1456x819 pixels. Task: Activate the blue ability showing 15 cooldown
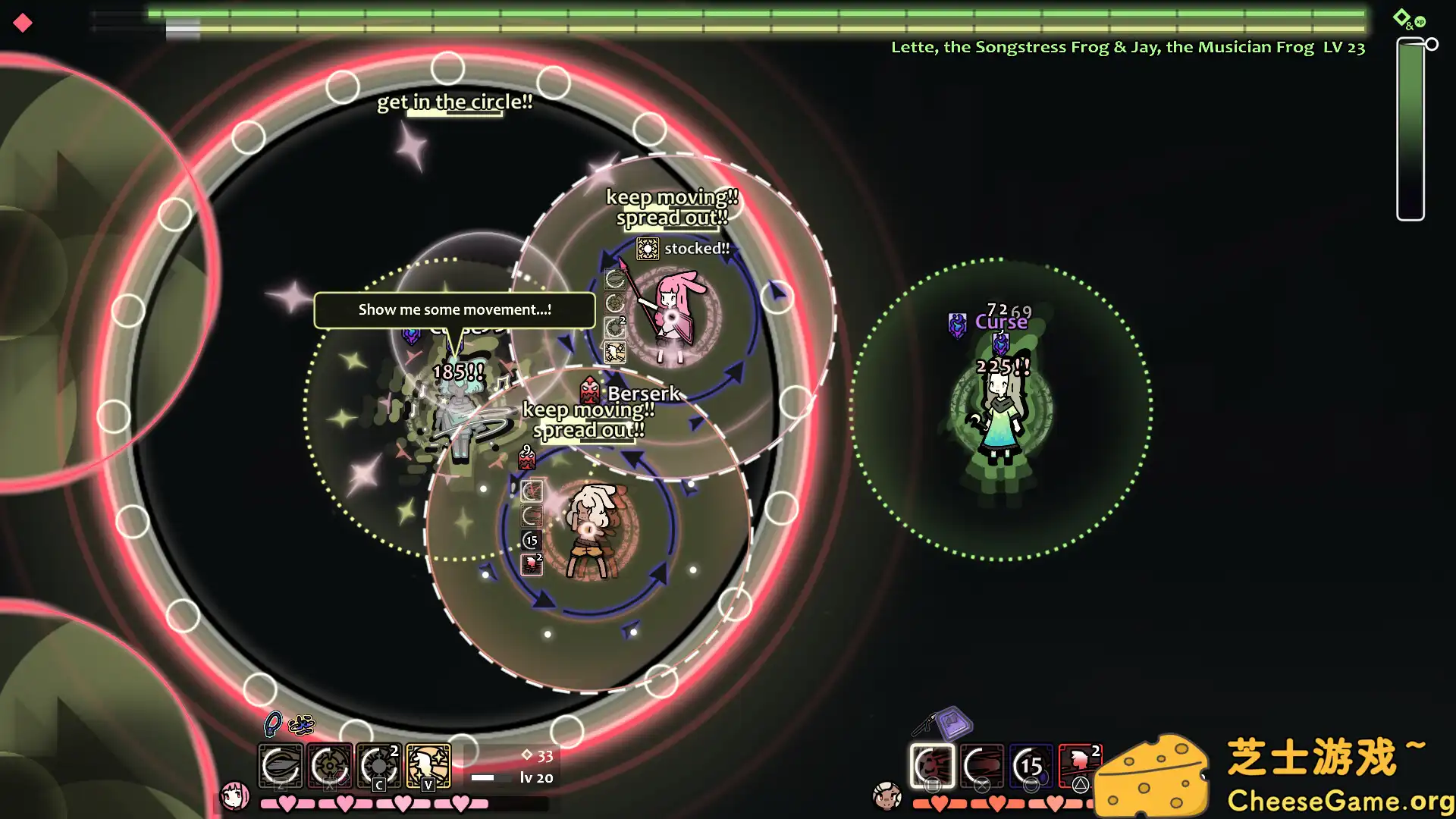pyautogui.click(x=1031, y=766)
